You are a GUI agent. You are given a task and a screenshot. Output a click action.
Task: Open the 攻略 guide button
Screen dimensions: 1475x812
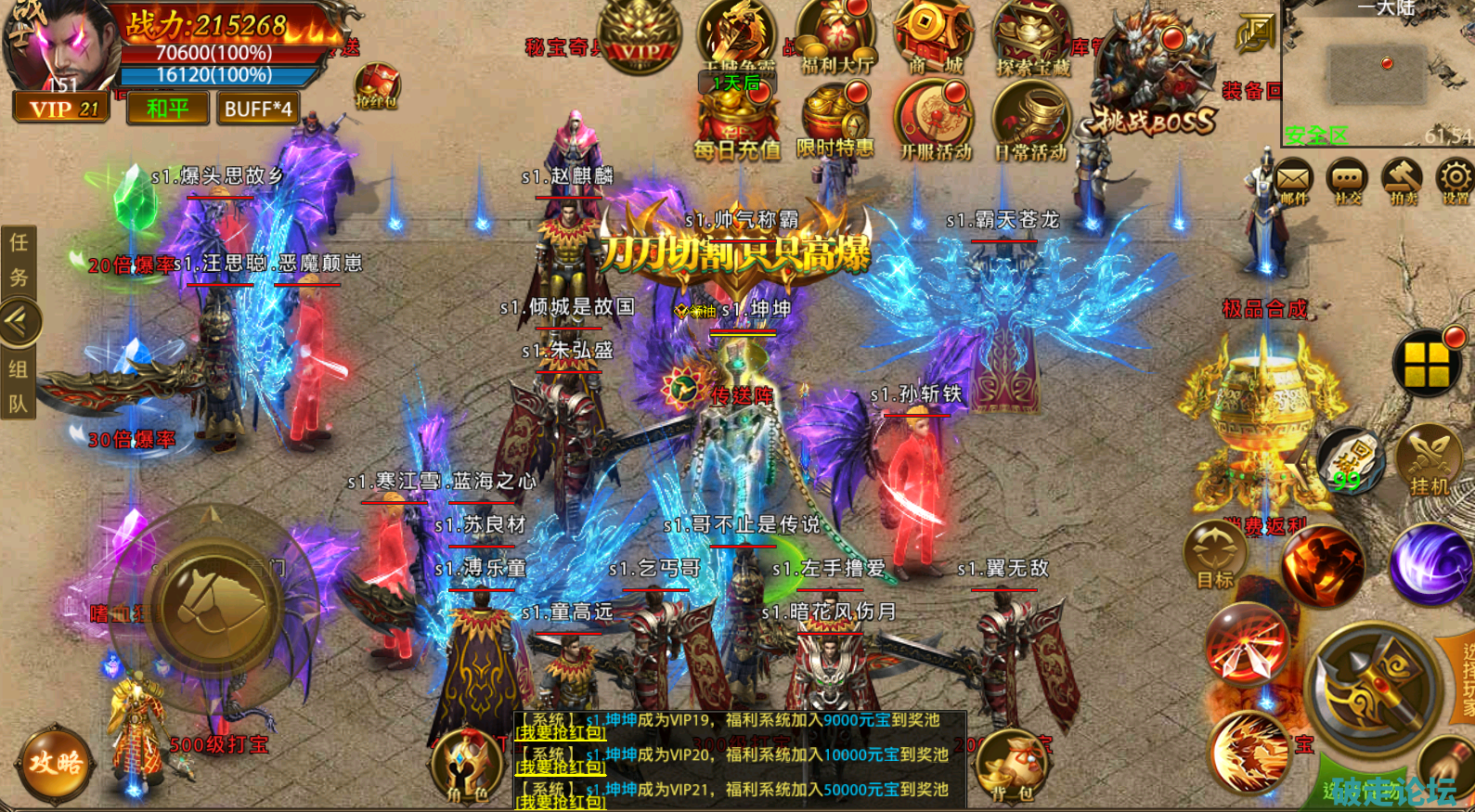tap(56, 764)
